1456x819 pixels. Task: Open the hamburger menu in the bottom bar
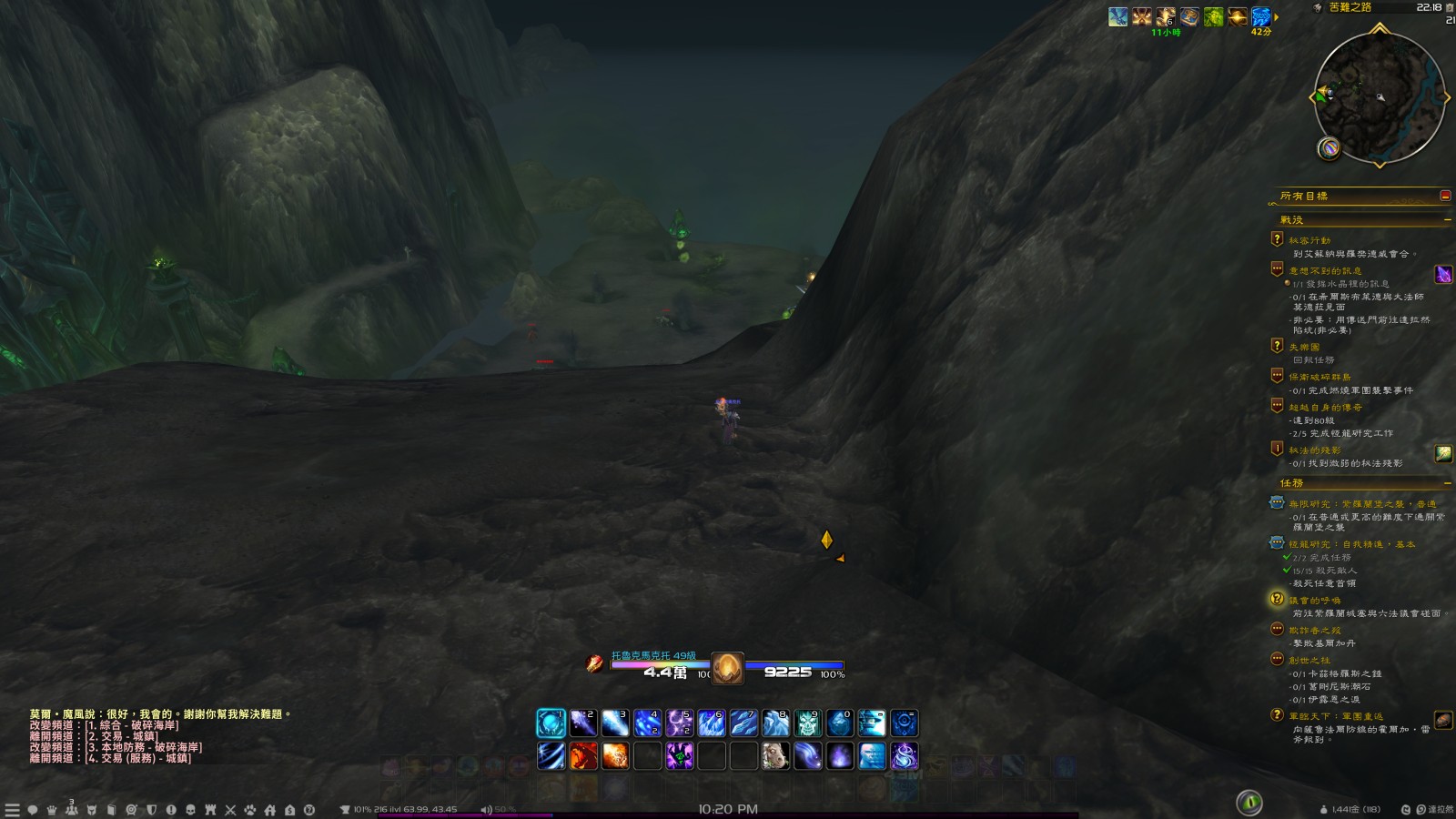point(12,810)
